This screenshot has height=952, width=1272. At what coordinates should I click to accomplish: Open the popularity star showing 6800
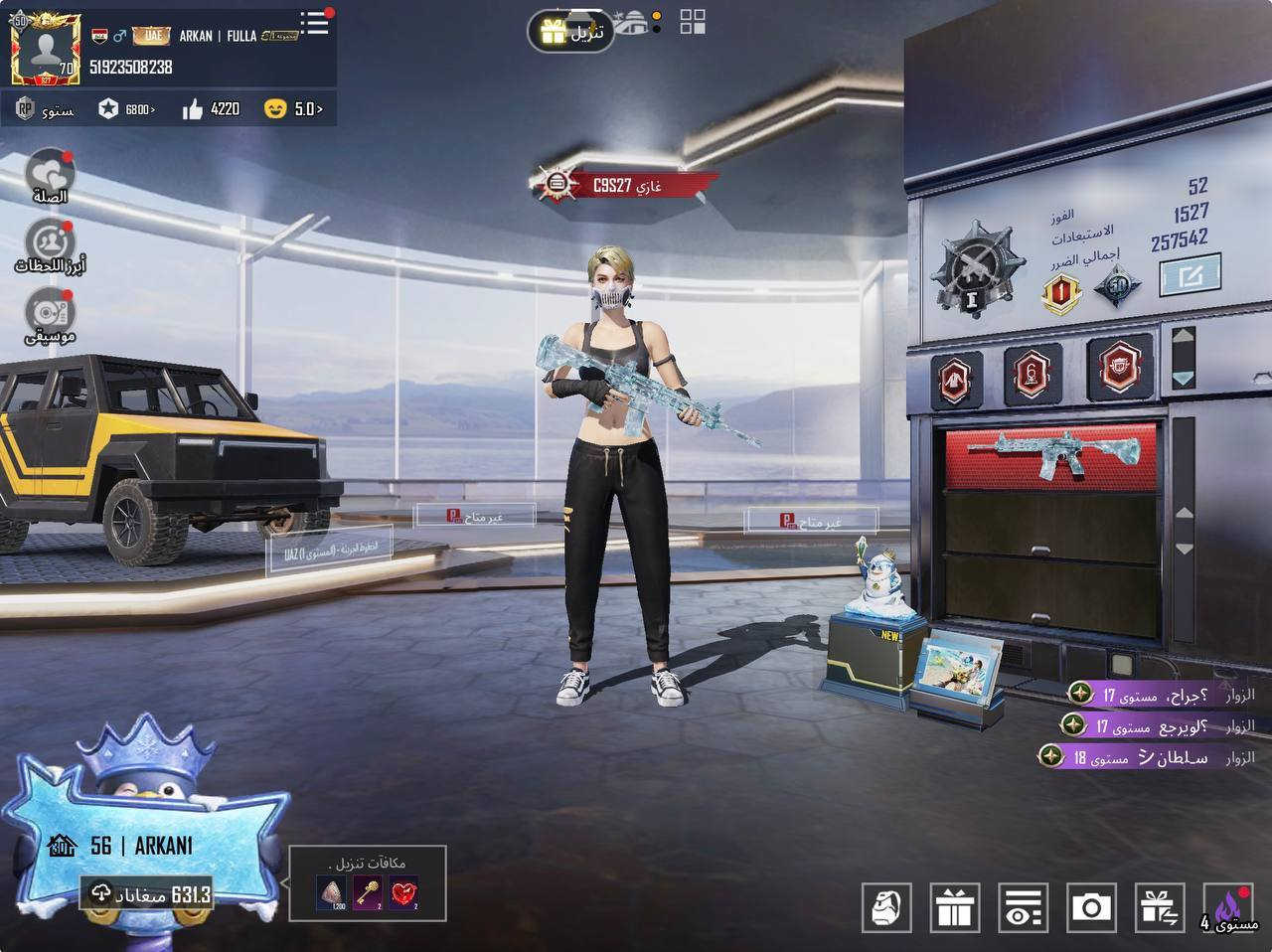click(x=126, y=108)
